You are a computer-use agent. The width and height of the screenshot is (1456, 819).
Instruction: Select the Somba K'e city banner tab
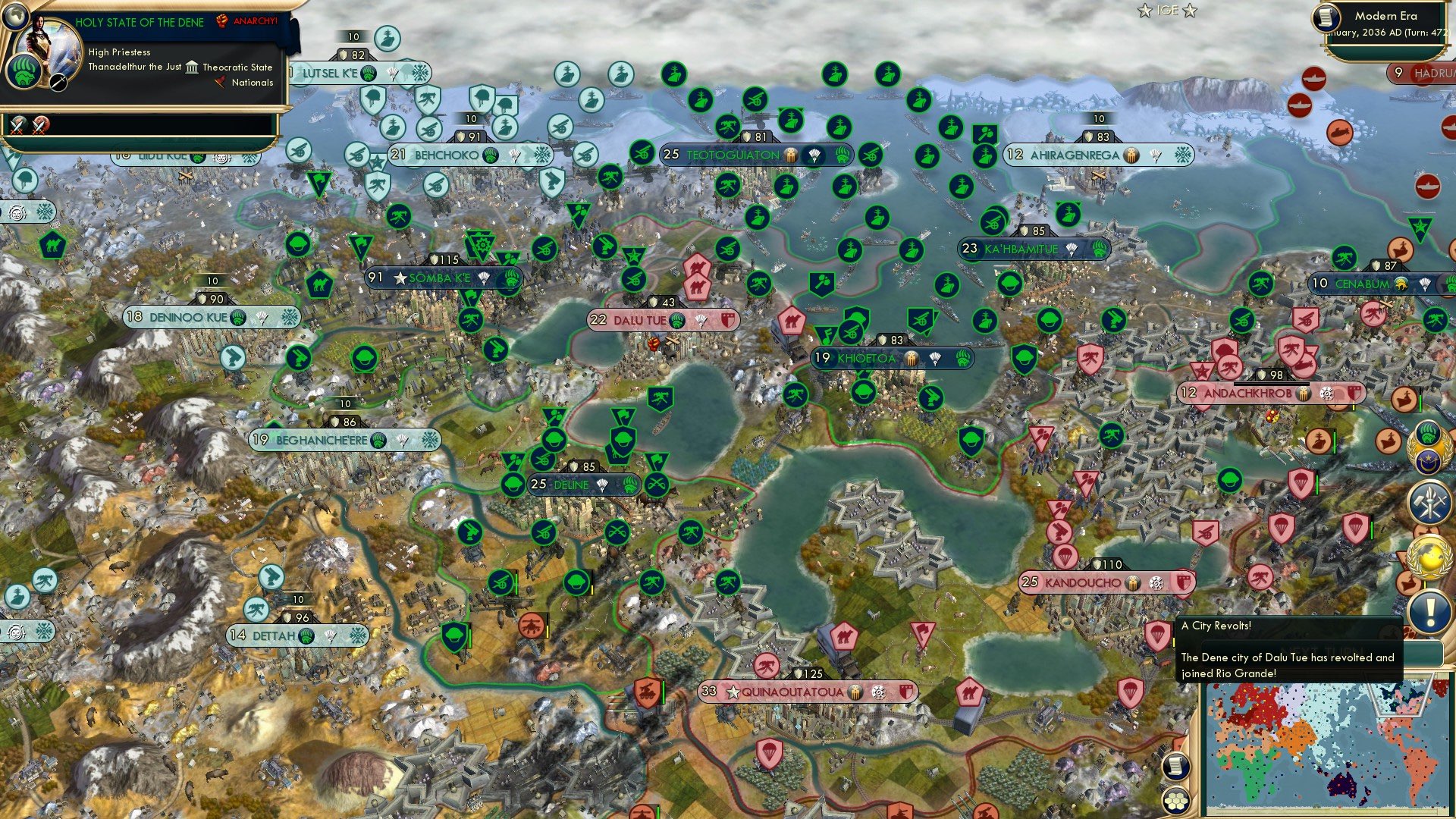click(x=440, y=278)
